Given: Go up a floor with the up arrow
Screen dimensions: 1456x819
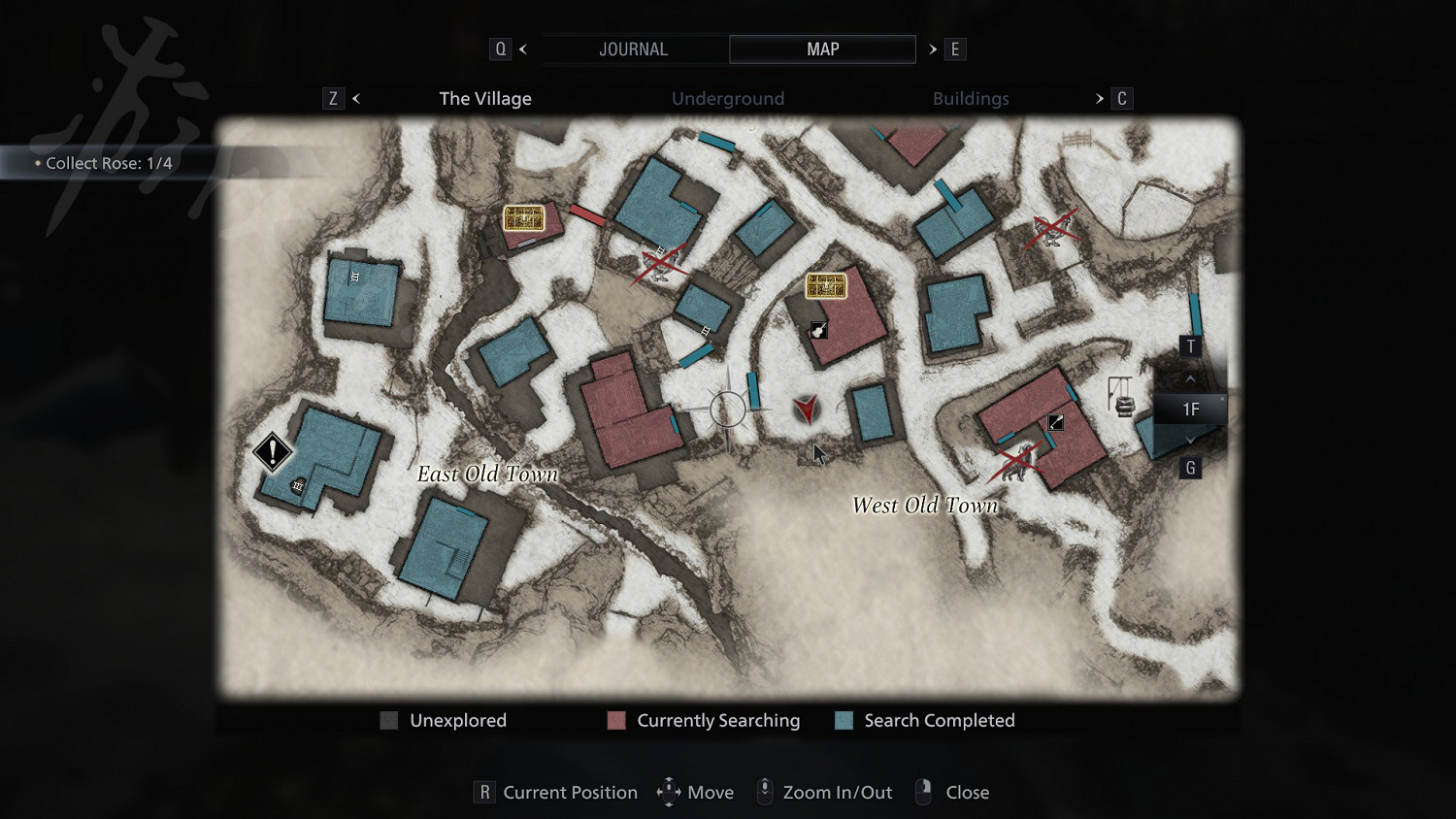Looking at the screenshot, I should click(x=1190, y=378).
